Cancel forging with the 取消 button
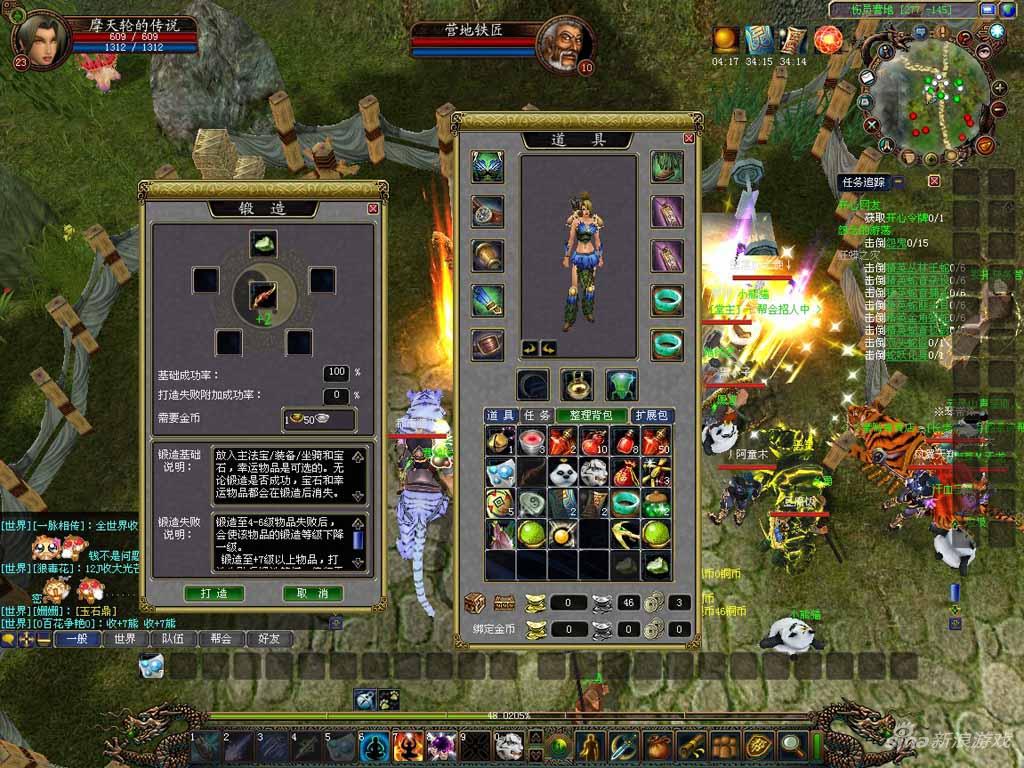This screenshot has width=1024, height=768. click(x=313, y=593)
